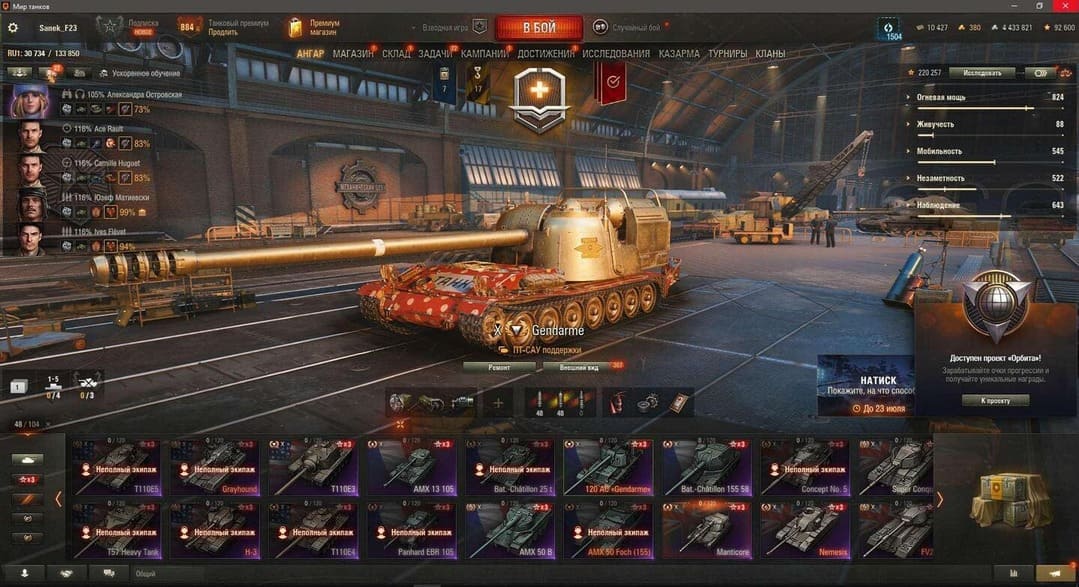
Task: Open the НАТИСК event banner
Action: pos(863,385)
